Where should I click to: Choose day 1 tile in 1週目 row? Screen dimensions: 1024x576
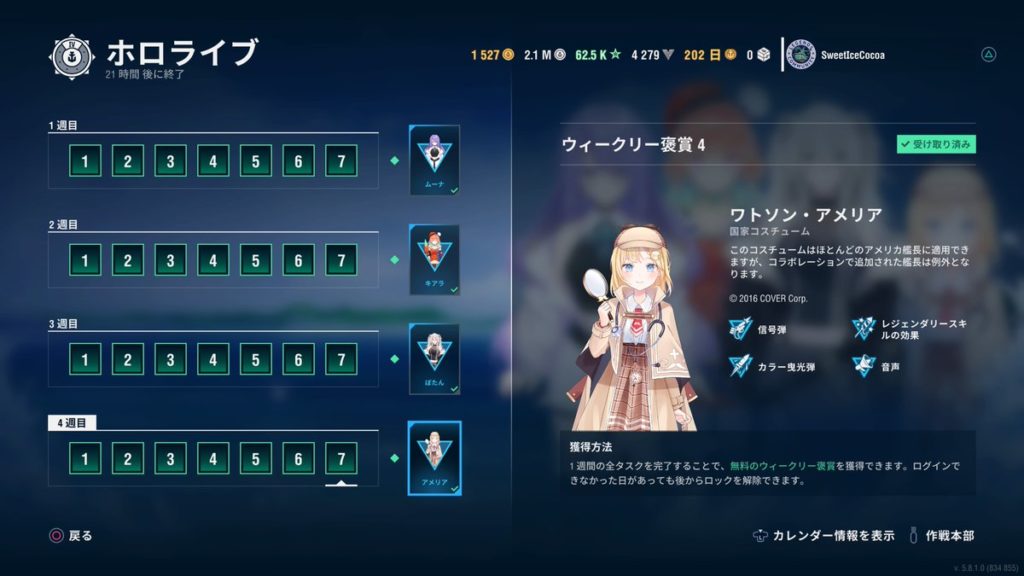point(85,160)
